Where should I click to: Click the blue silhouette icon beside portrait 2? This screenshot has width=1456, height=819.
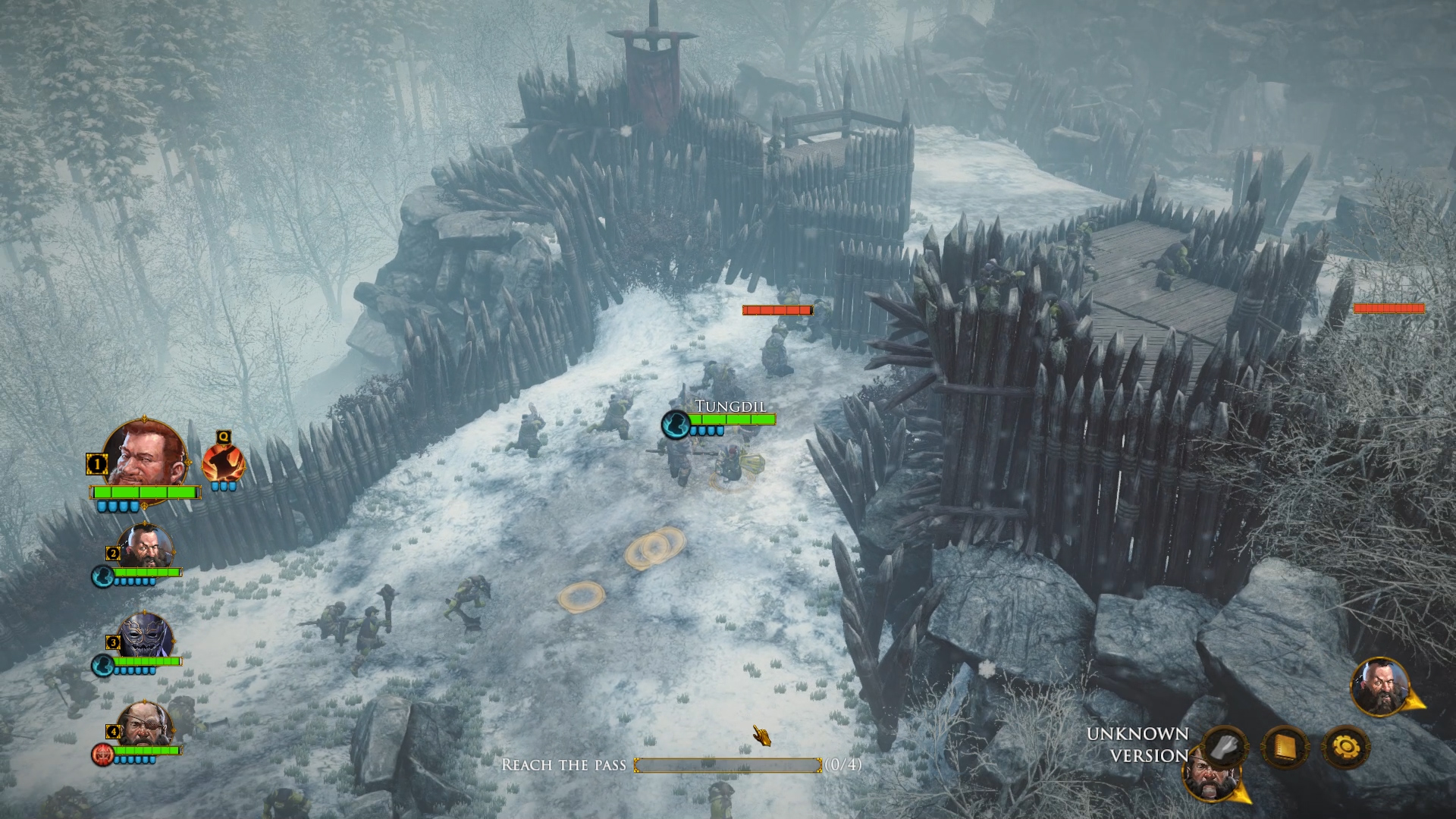(x=102, y=576)
